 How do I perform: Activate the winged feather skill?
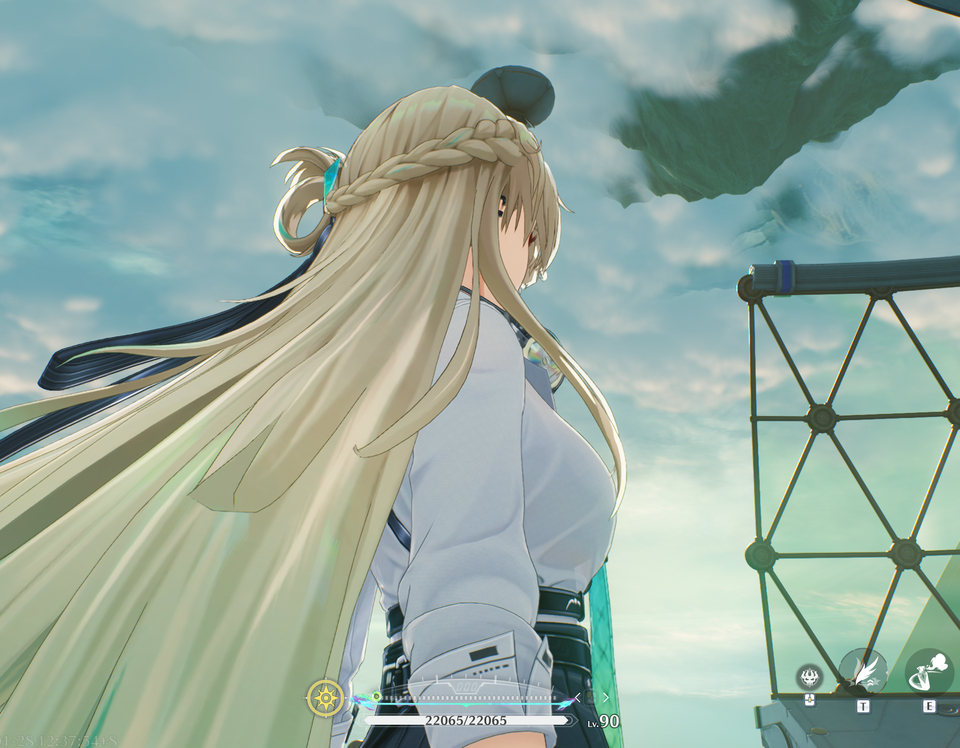pos(862,671)
